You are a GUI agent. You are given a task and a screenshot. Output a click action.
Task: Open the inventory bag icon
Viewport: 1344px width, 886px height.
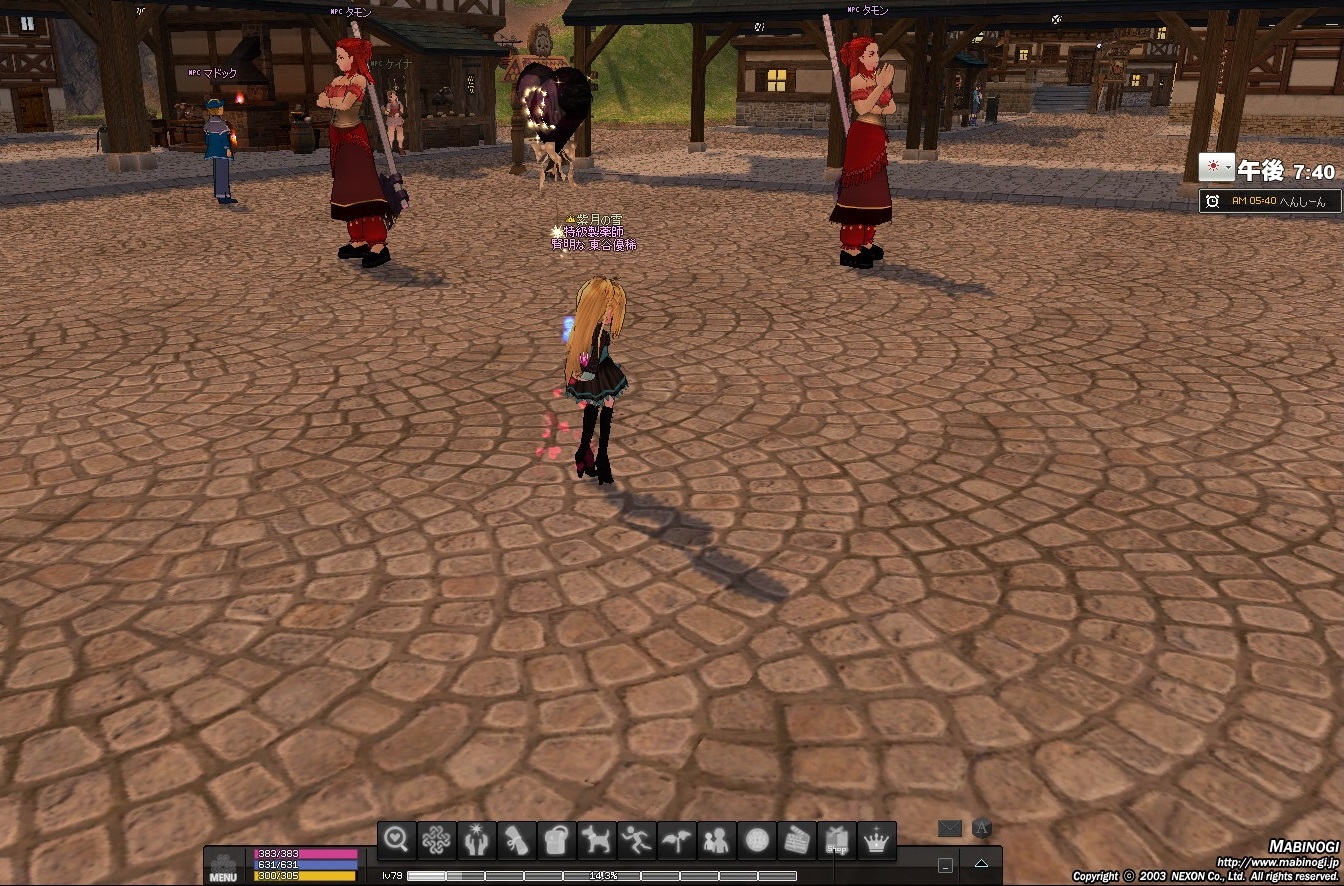557,841
